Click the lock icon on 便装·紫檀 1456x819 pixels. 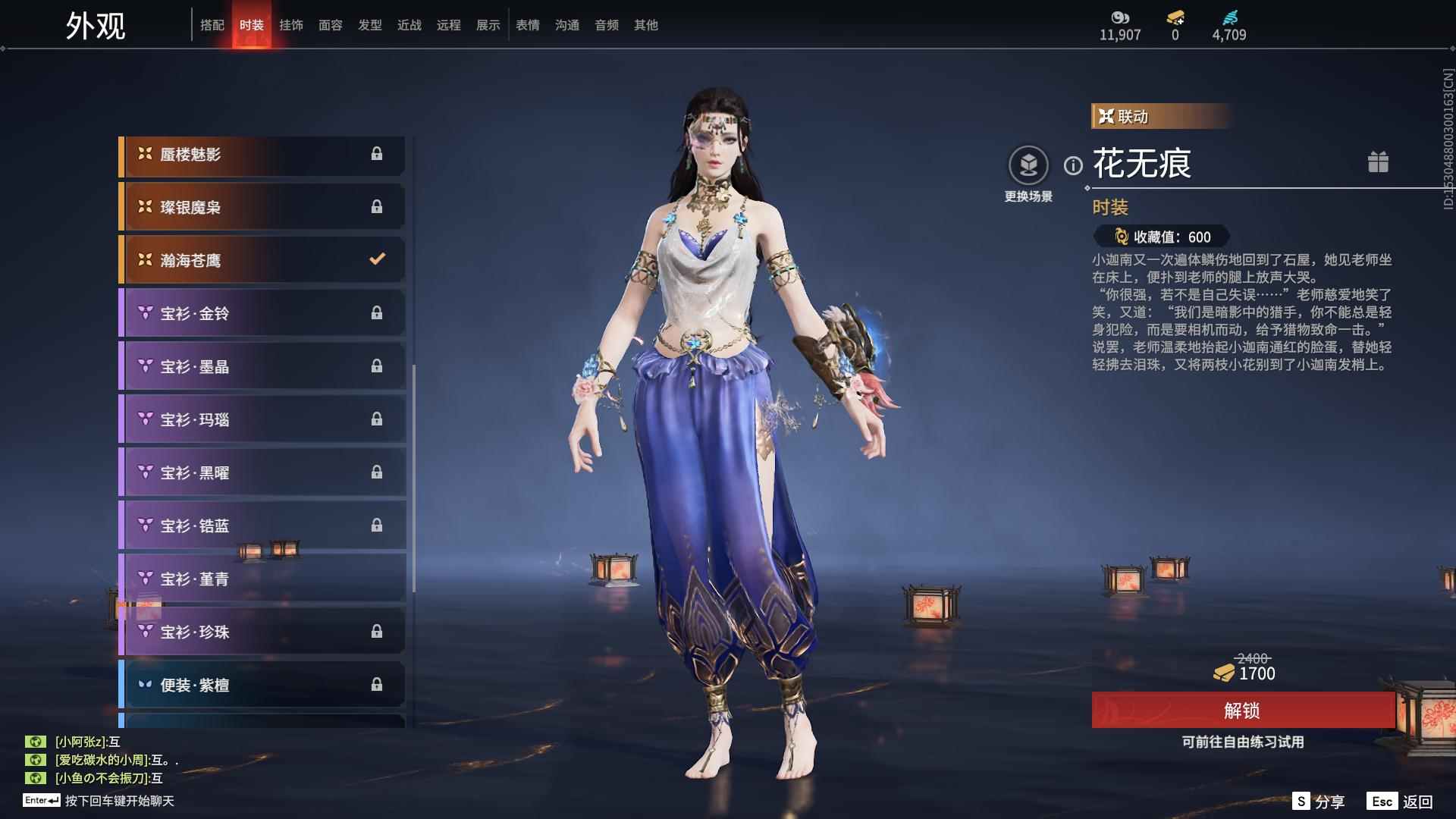[x=377, y=684]
